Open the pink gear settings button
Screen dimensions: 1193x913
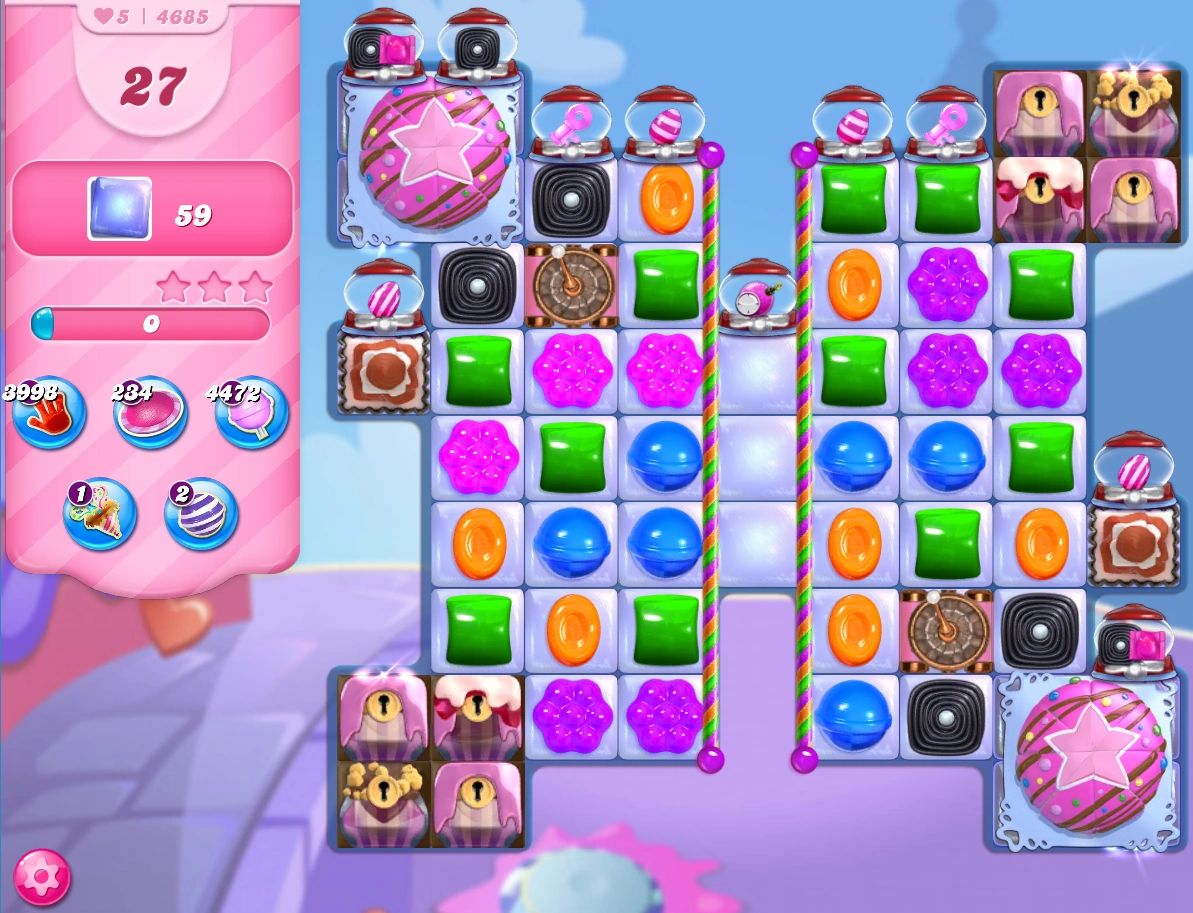coord(42,876)
